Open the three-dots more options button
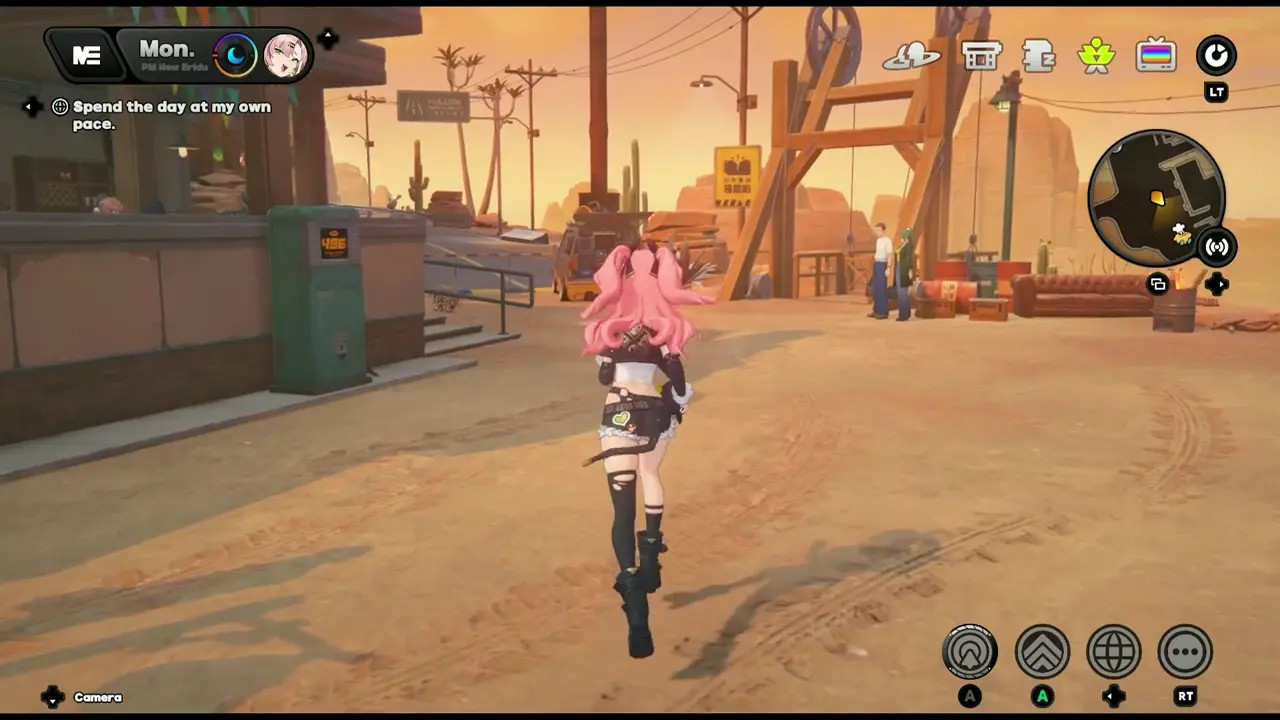 point(1185,652)
